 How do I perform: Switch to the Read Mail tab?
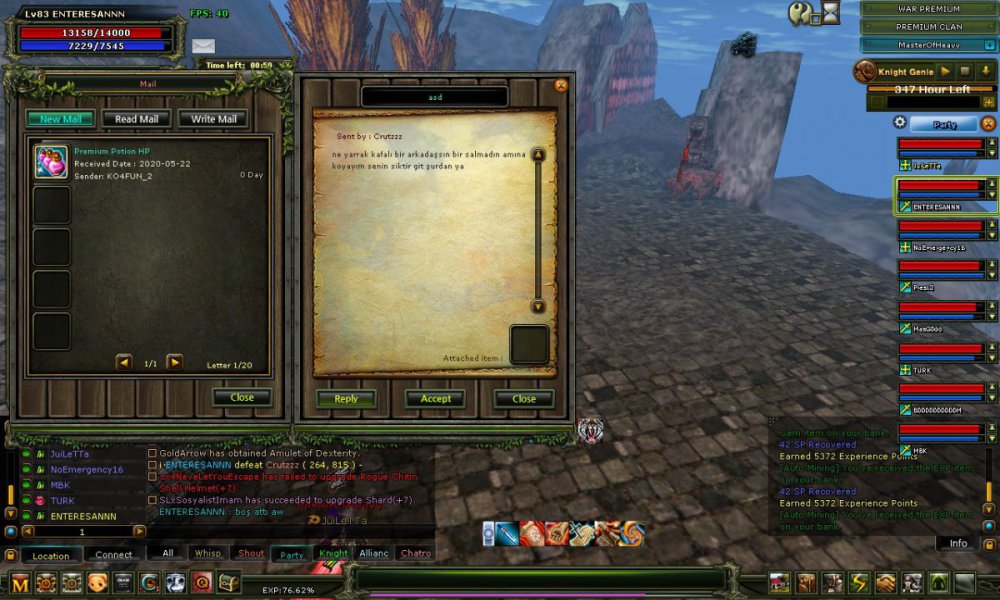coord(136,119)
